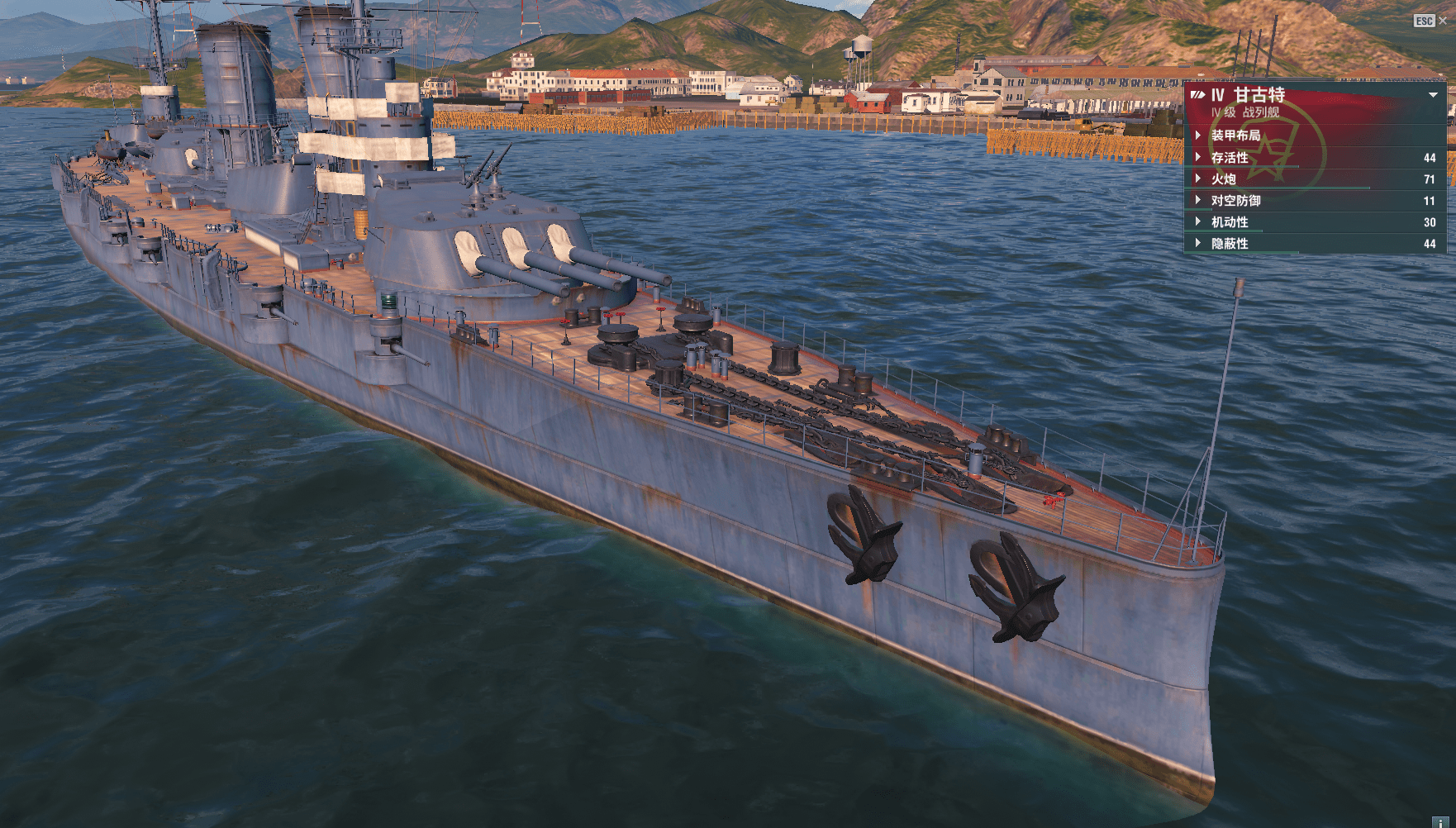Open the 火炮 artillery details
This screenshot has width=1456, height=828.
pos(1224,179)
